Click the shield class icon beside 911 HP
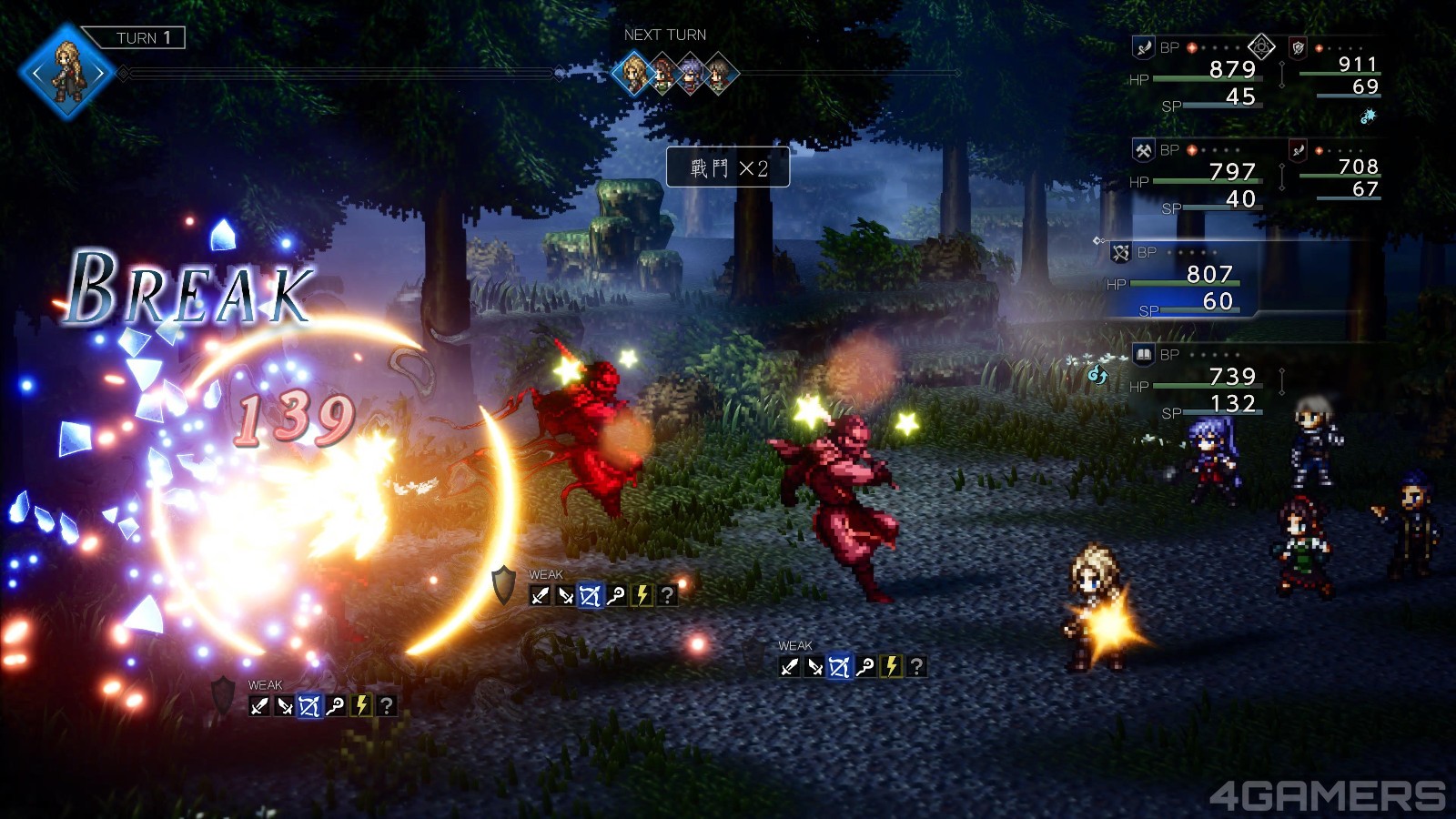Screen dimensions: 1456x819 click(x=1298, y=47)
